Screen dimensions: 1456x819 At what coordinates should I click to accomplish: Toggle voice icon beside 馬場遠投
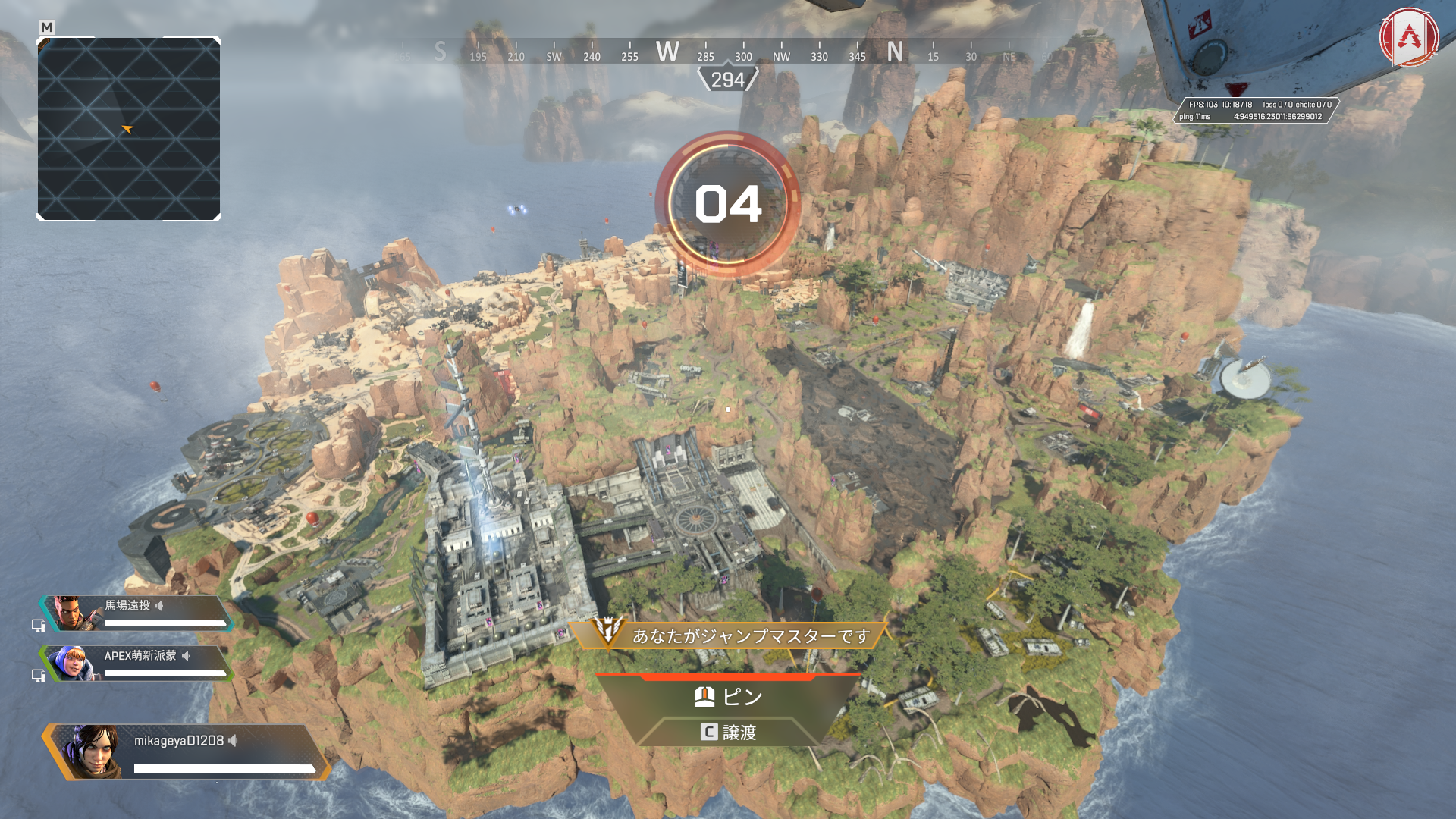pos(159,606)
